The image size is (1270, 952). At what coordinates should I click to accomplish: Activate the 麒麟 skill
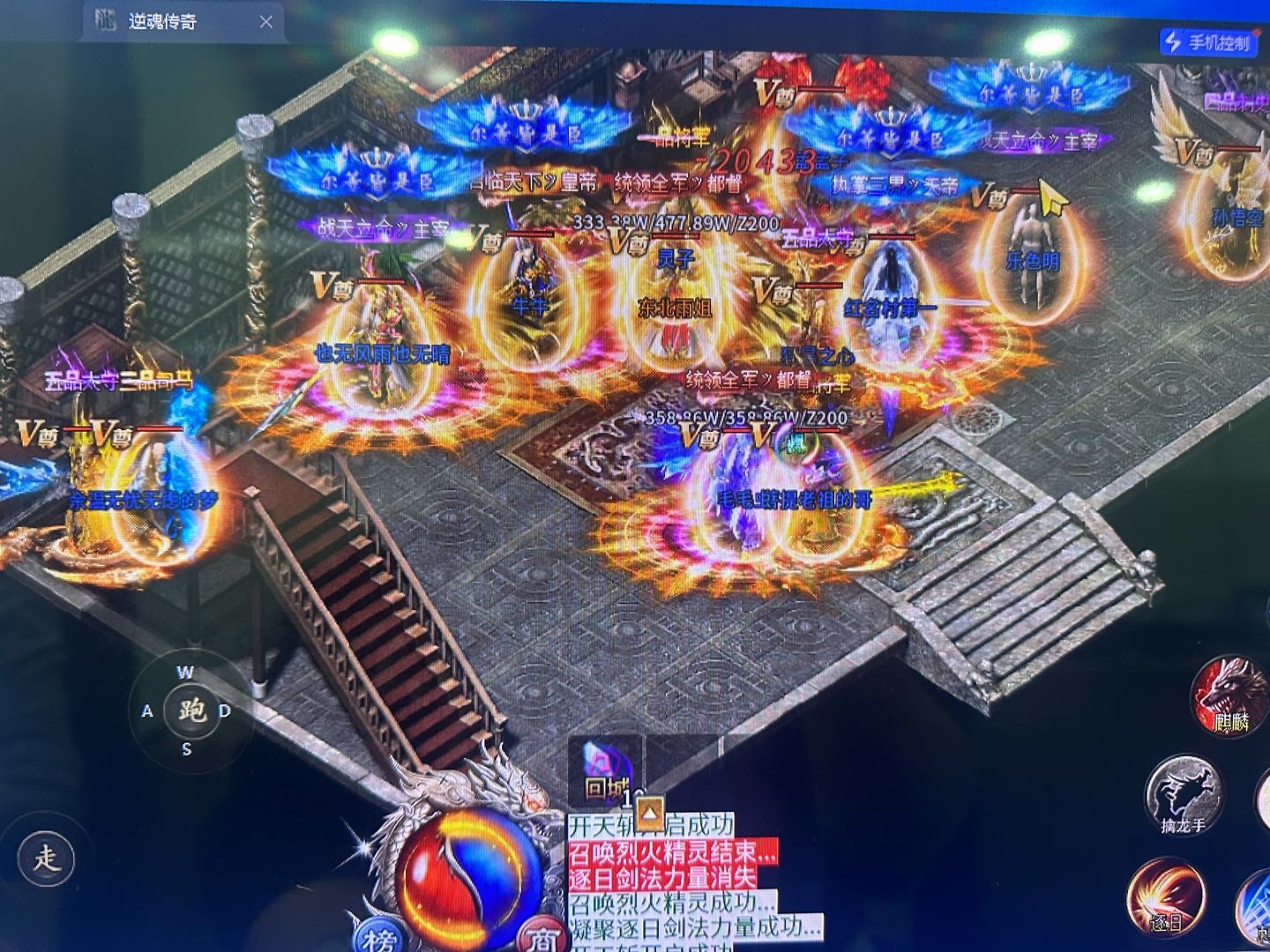(1229, 696)
